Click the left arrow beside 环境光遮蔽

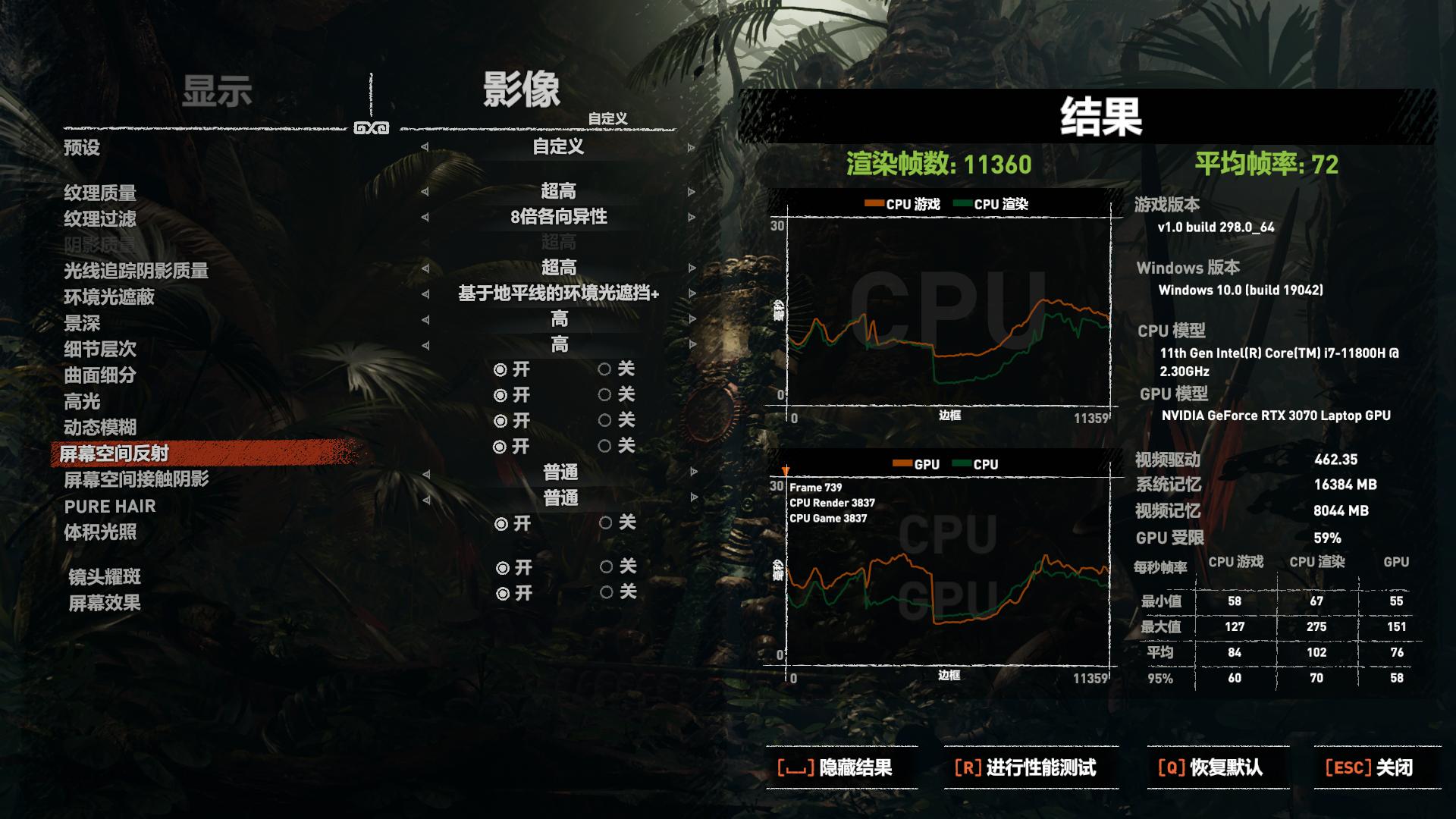[x=425, y=293]
